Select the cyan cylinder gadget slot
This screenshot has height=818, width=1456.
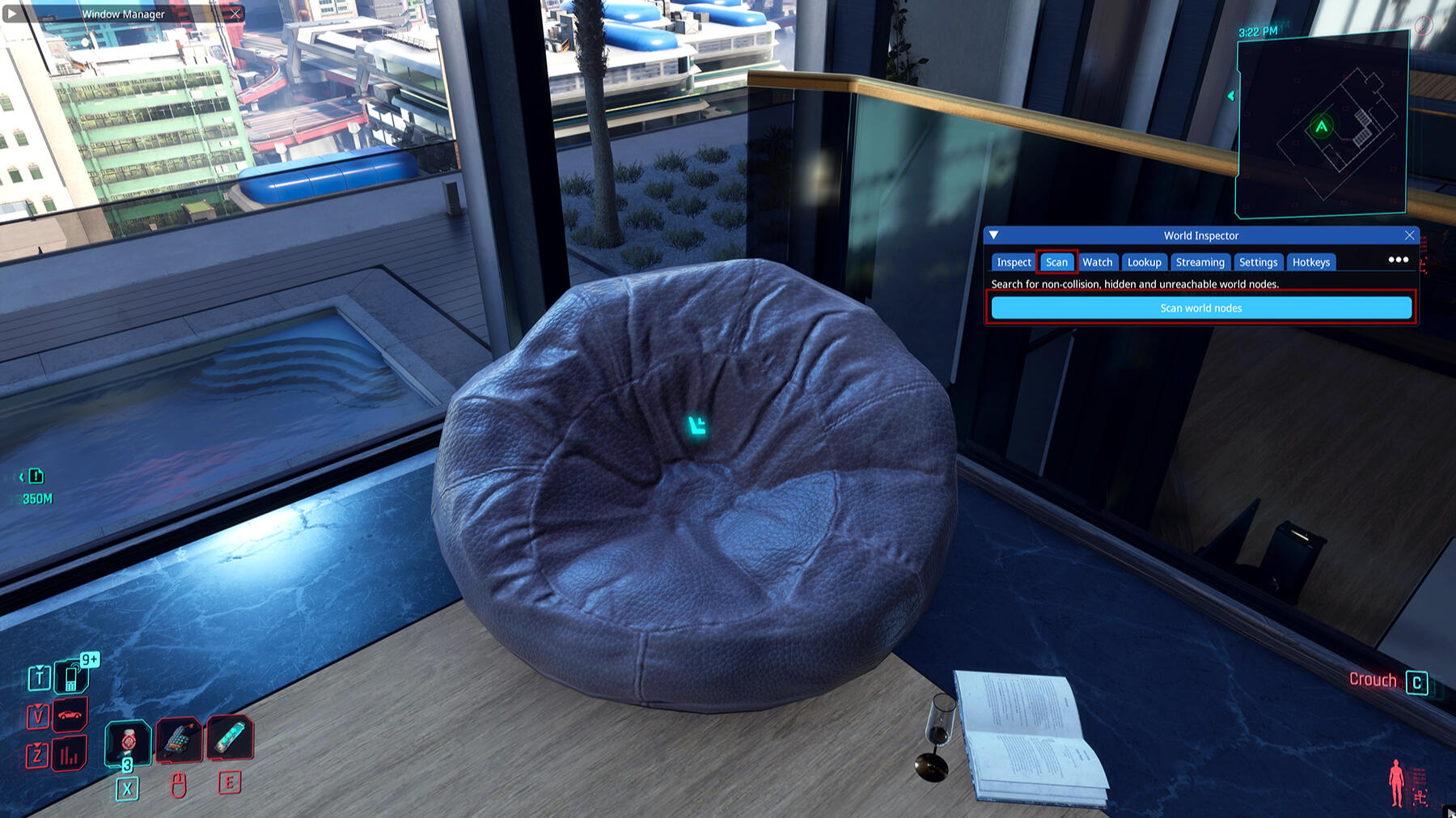pos(231,738)
